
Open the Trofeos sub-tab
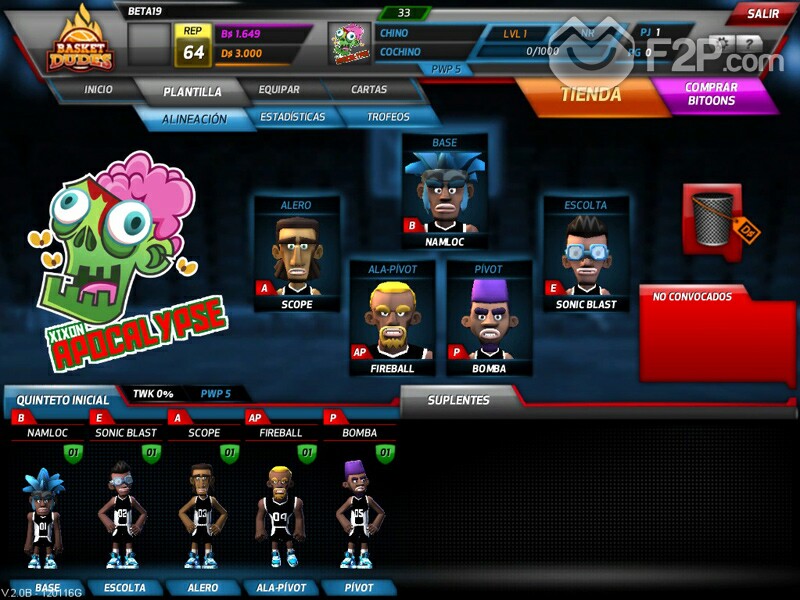point(388,117)
